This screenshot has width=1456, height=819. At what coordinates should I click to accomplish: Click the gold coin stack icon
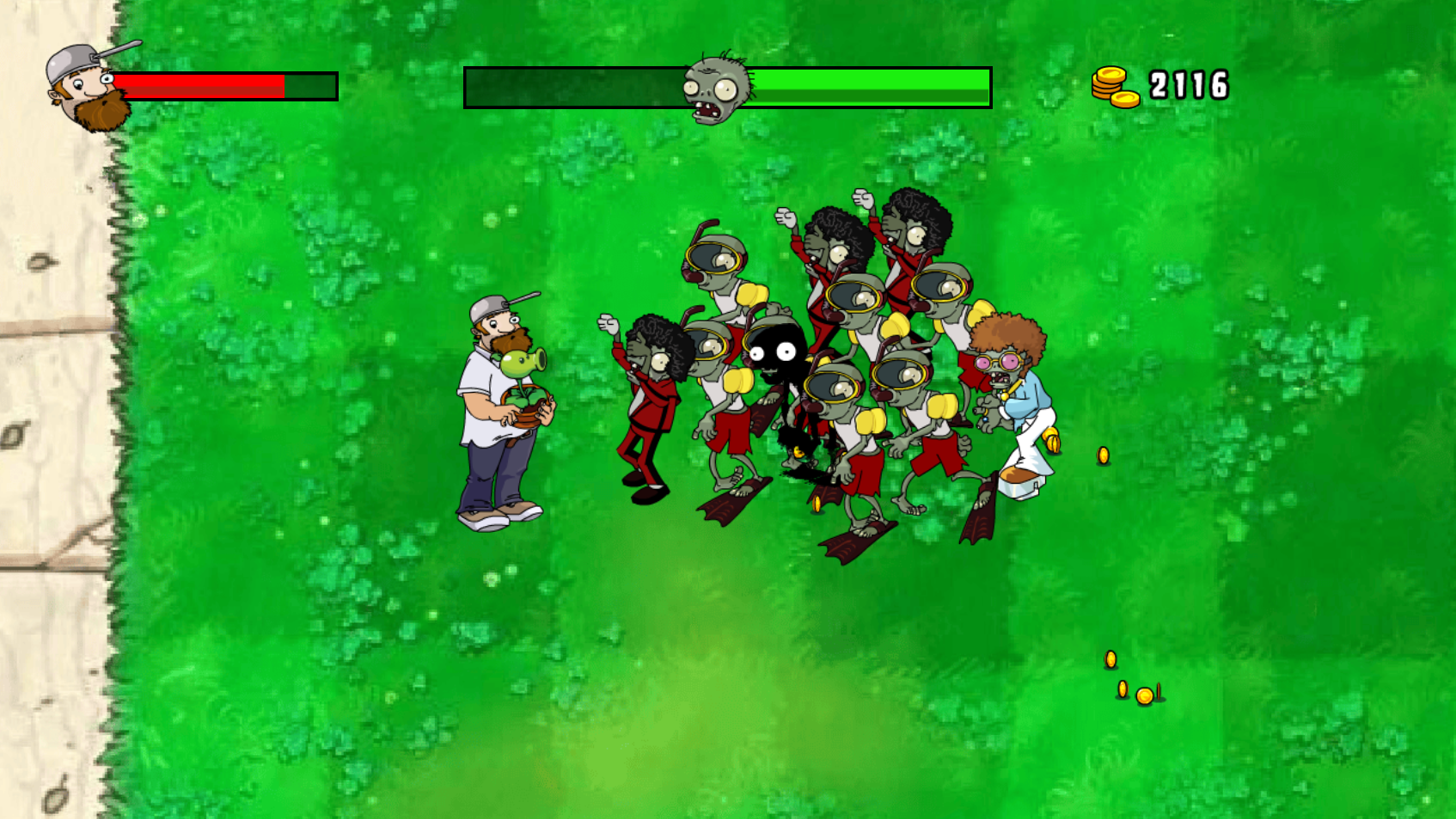(1115, 84)
